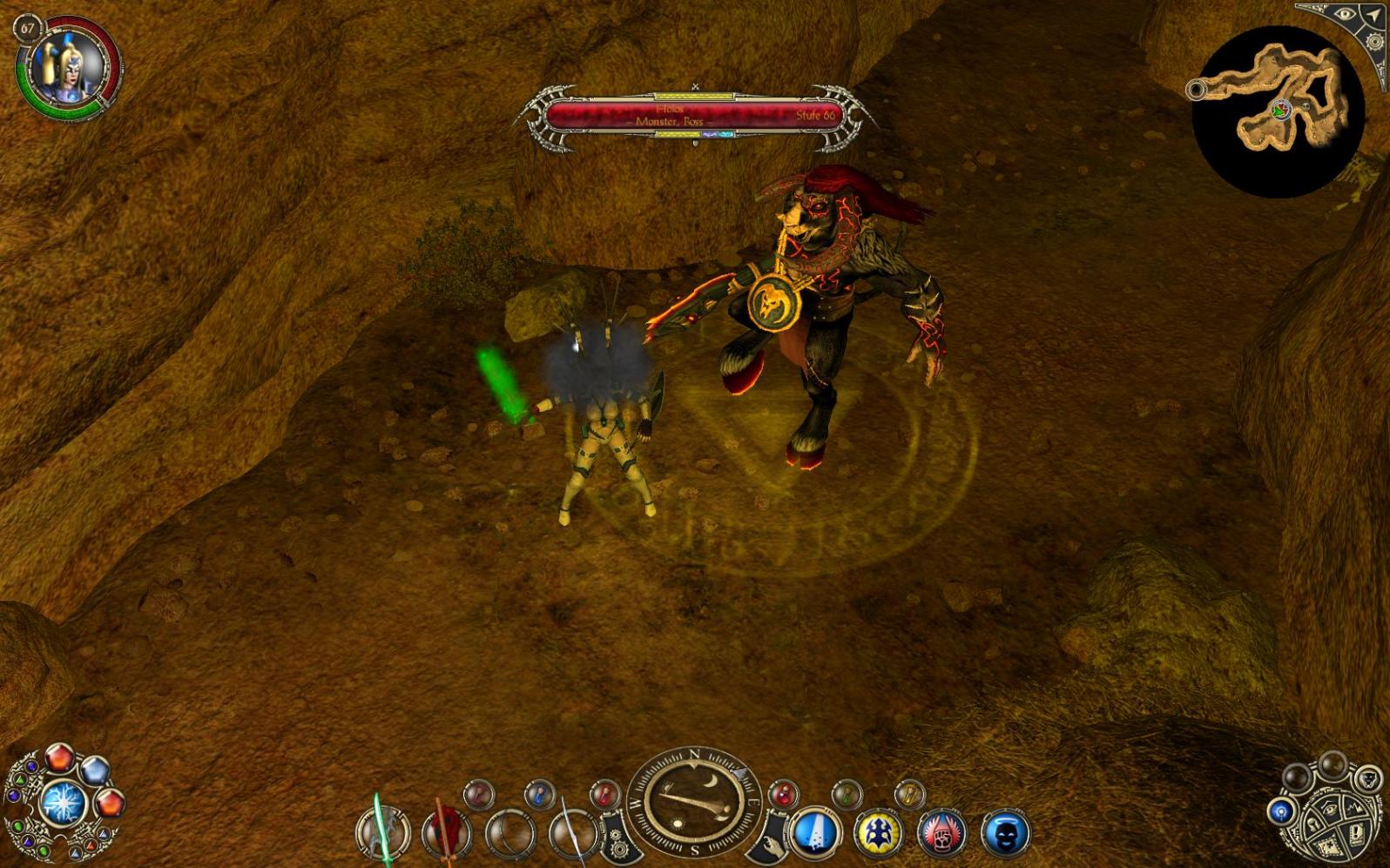The image size is (1390, 868).
Task: Activate the winged fist combat art
Action: [941, 831]
